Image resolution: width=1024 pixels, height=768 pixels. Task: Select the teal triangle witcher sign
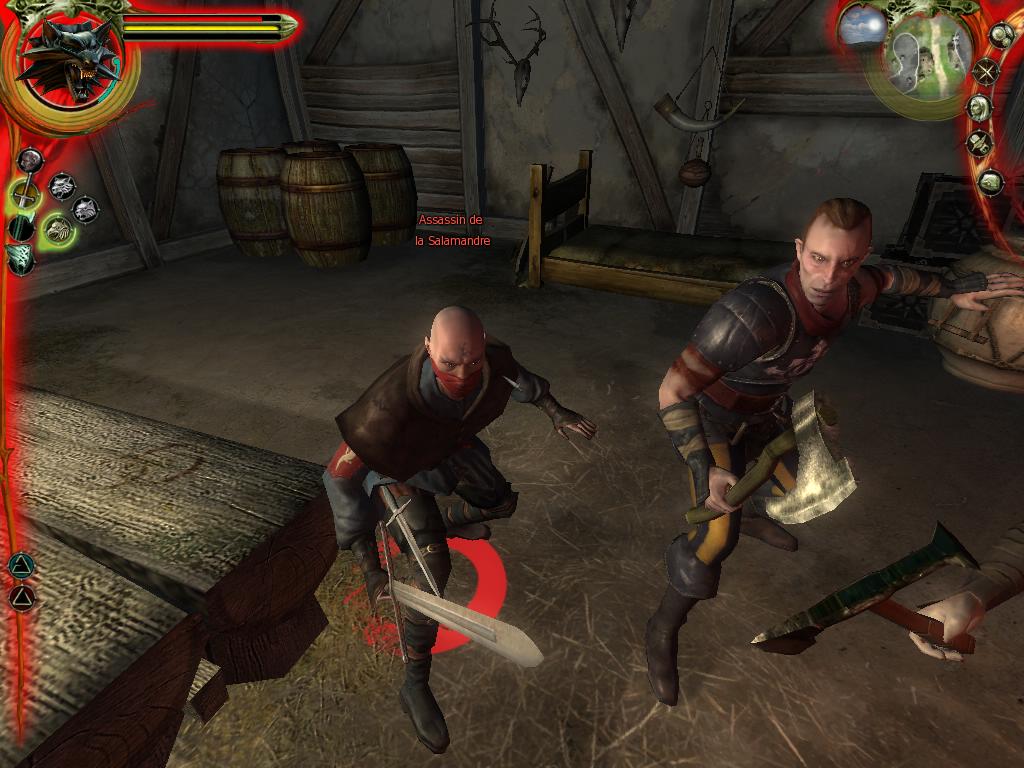click(20, 567)
